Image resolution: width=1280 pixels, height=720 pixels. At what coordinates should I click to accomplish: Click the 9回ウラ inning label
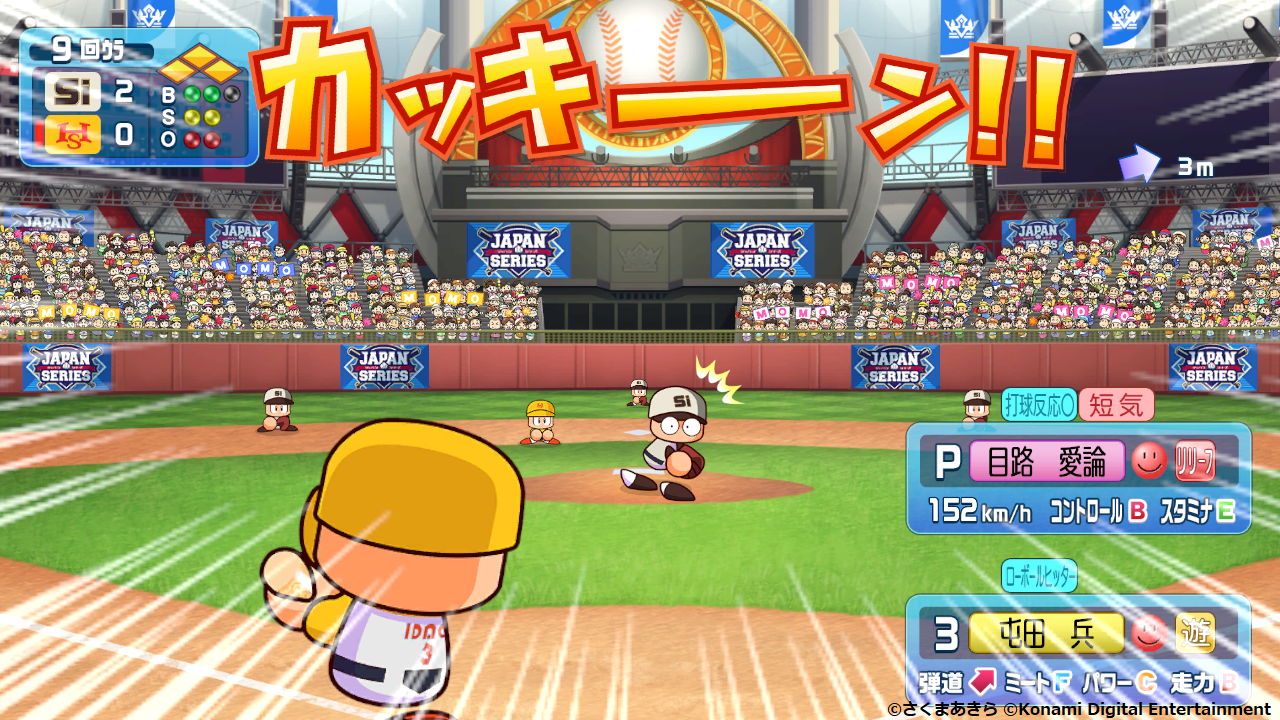87,49
